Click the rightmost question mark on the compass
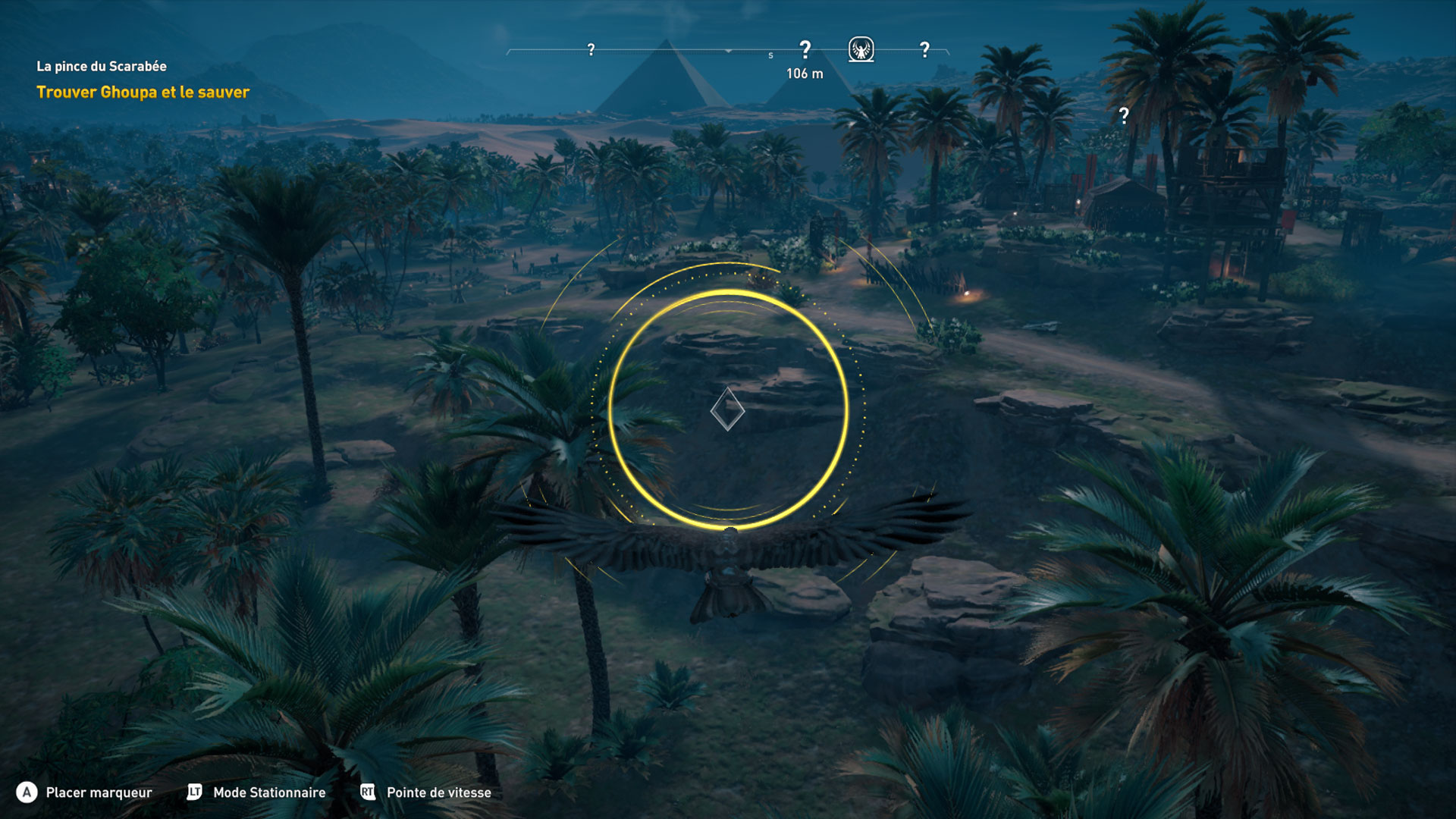Screen dimensions: 1456x819 pyautogui.click(x=924, y=49)
